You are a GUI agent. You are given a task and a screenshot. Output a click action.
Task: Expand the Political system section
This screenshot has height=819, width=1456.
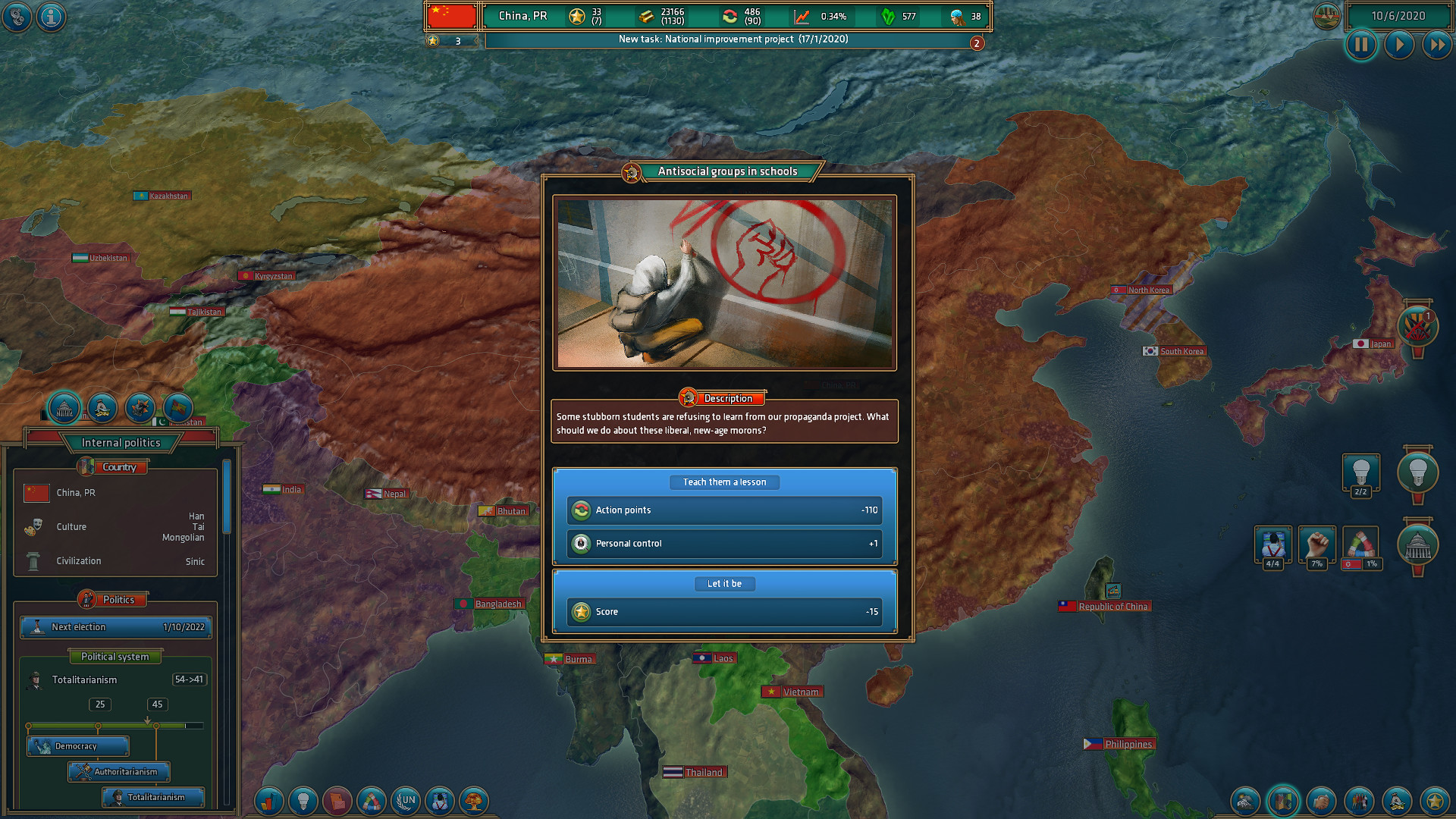pyautogui.click(x=115, y=656)
